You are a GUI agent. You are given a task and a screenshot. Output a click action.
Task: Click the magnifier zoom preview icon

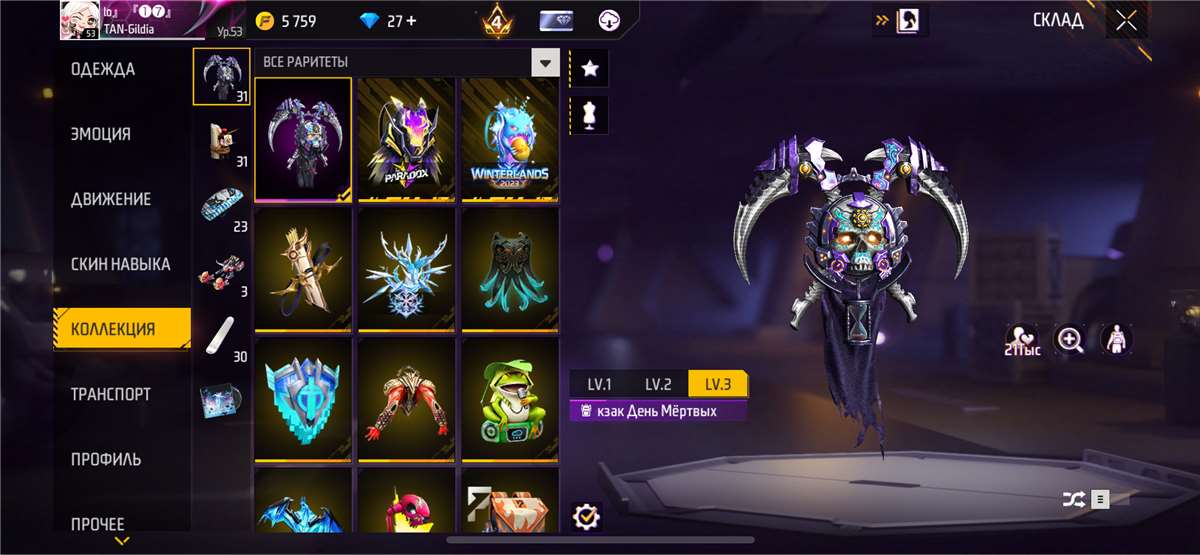[x=1070, y=340]
